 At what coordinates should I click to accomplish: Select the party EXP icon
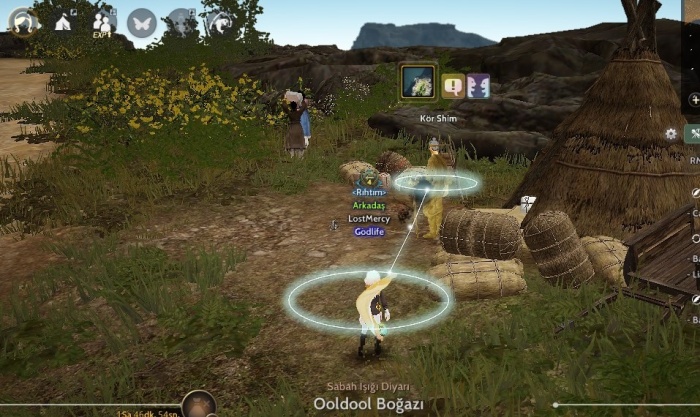[x=103, y=21]
